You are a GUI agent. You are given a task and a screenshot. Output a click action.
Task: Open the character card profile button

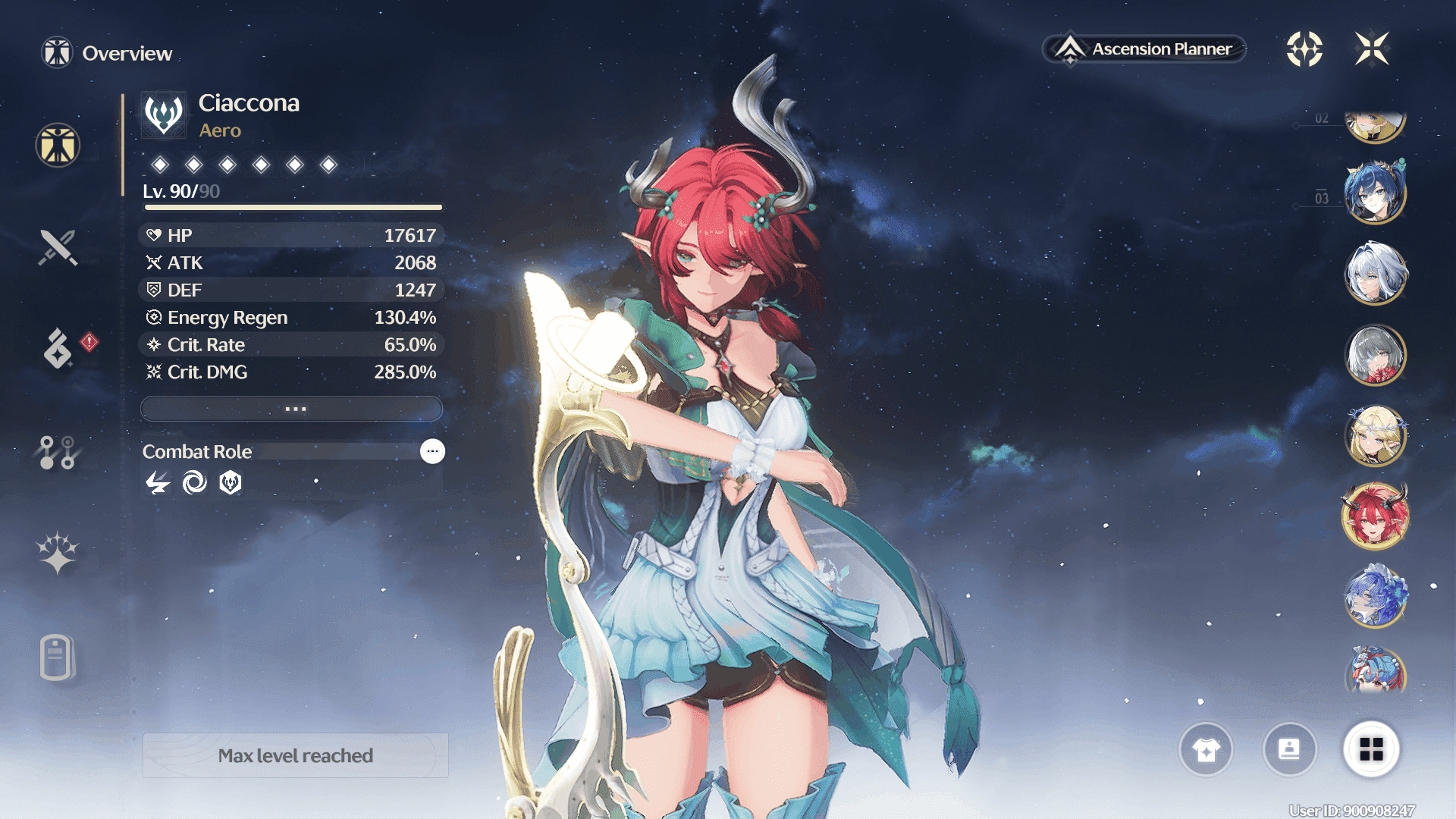1289,750
